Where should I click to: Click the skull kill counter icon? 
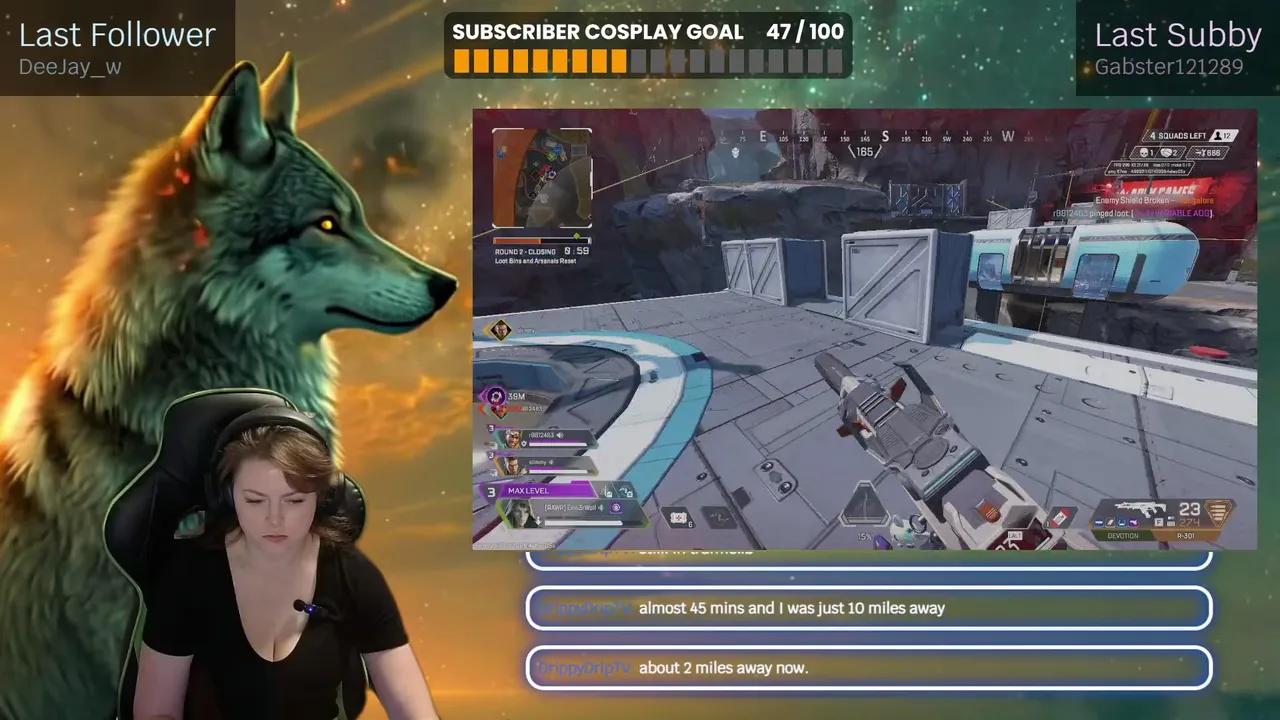1144,152
